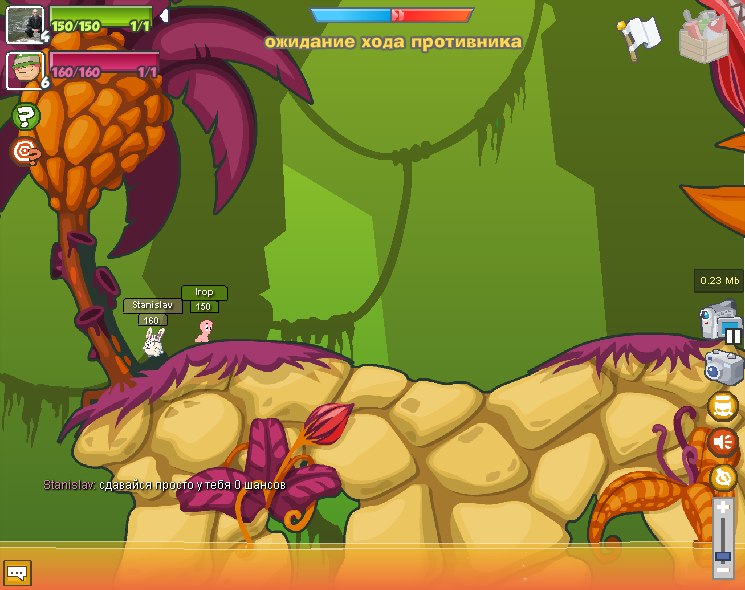Image resolution: width=745 pixels, height=590 pixels.
Task: Open the chat speech bubble button
Action: tap(17, 572)
